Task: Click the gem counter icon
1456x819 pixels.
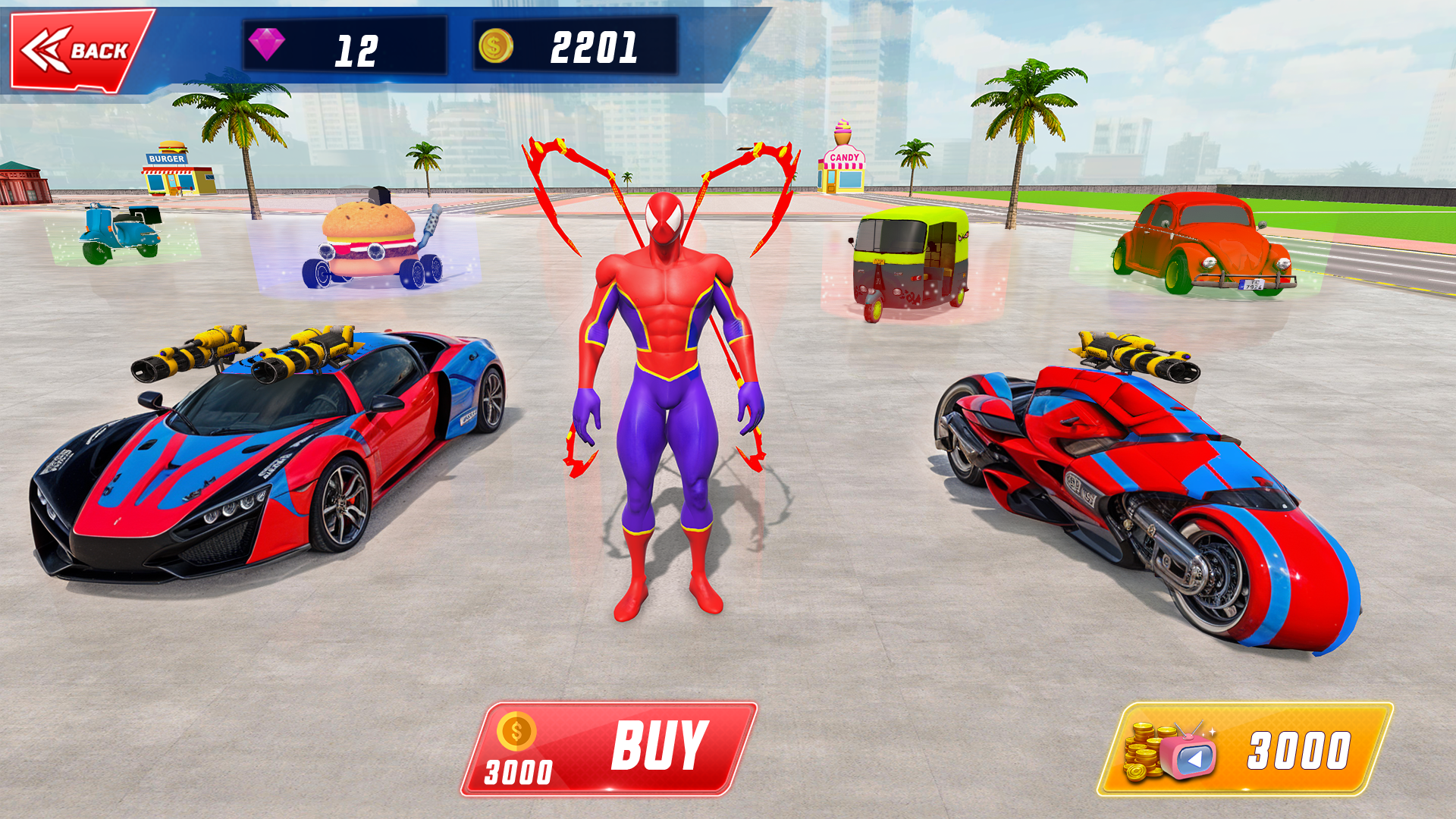Action: tap(269, 47)
